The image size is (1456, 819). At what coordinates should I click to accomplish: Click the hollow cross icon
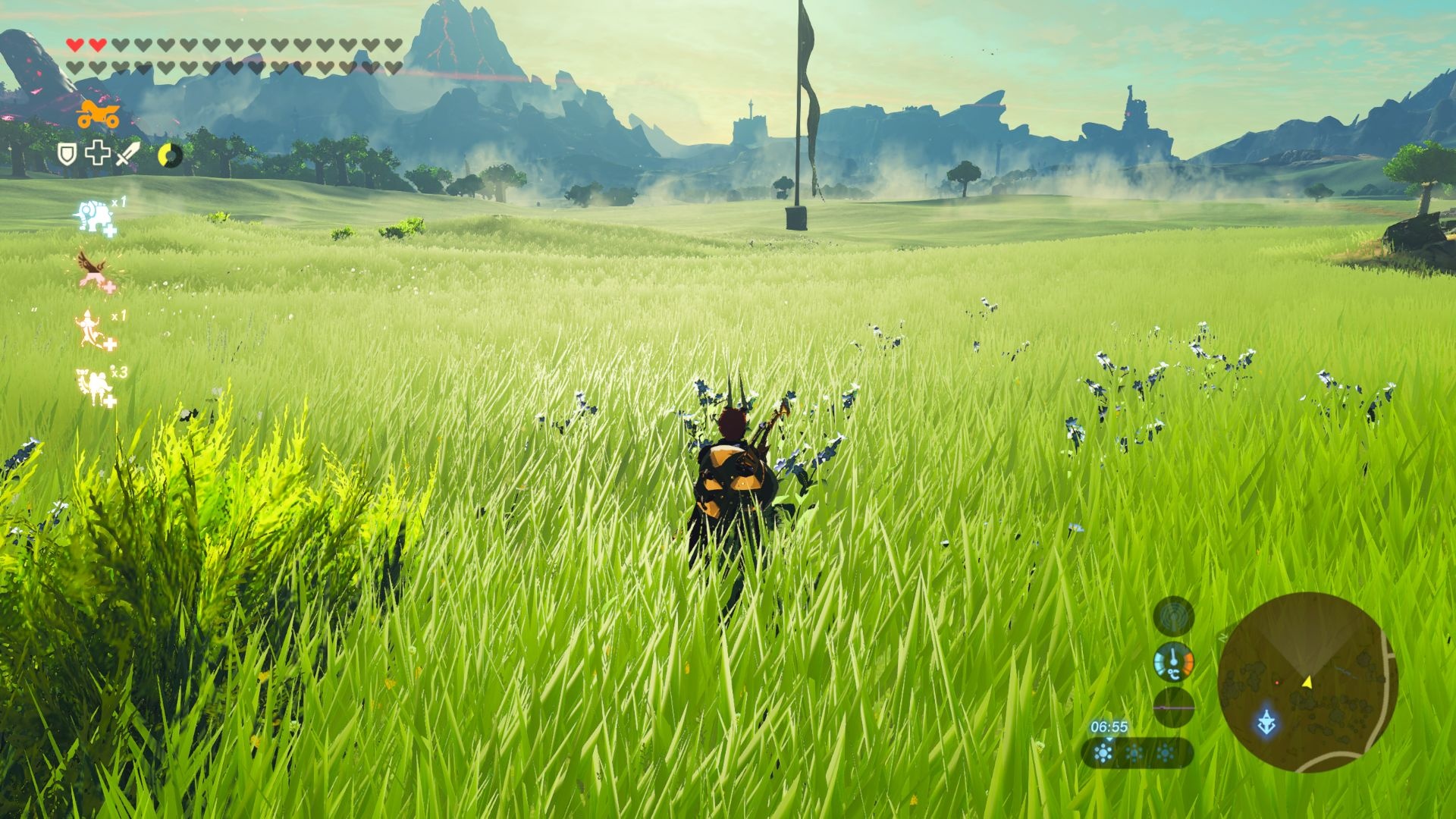97,153
